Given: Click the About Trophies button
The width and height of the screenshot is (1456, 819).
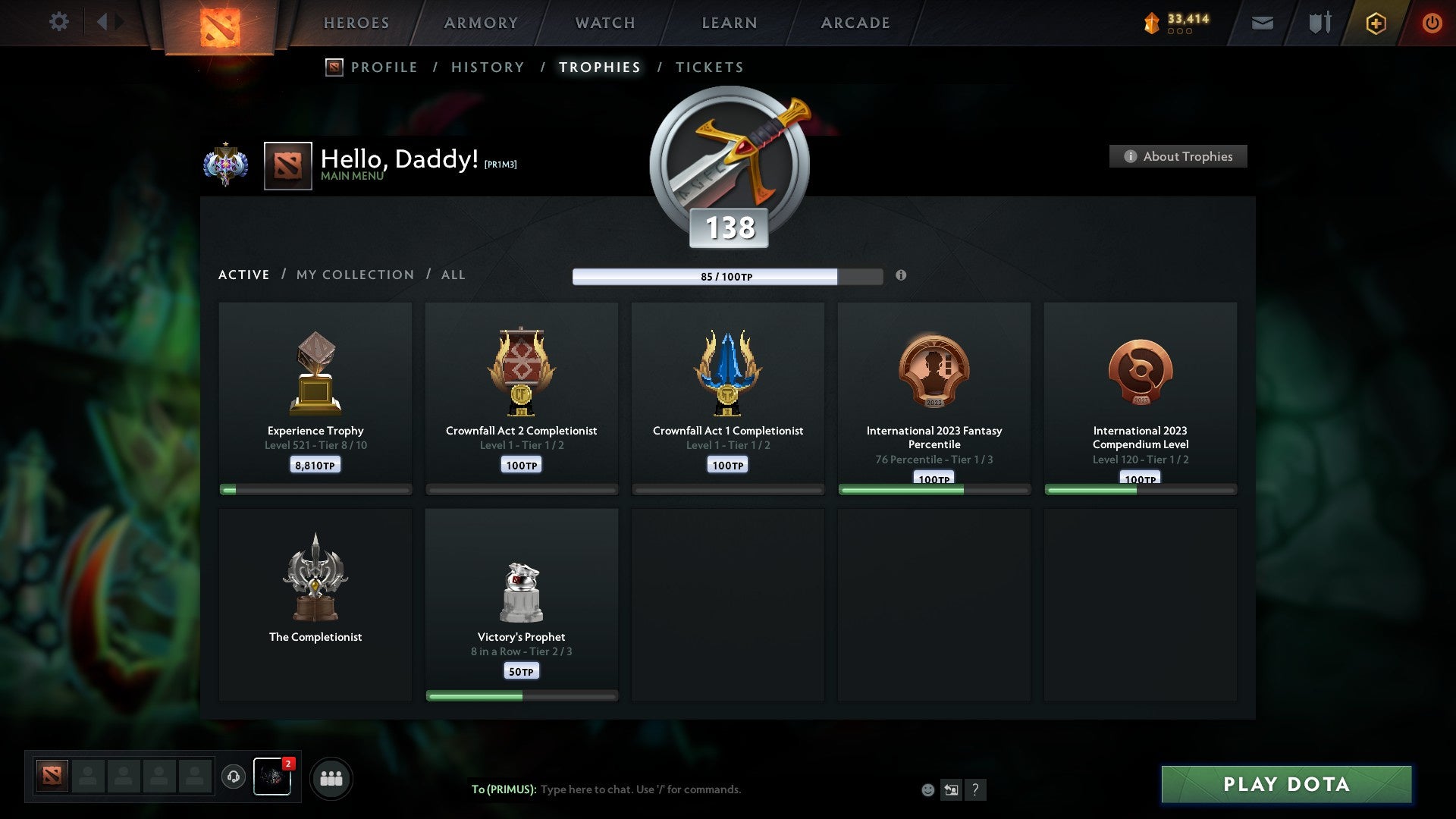Looking at the screenshot, I should point(1178,156).
